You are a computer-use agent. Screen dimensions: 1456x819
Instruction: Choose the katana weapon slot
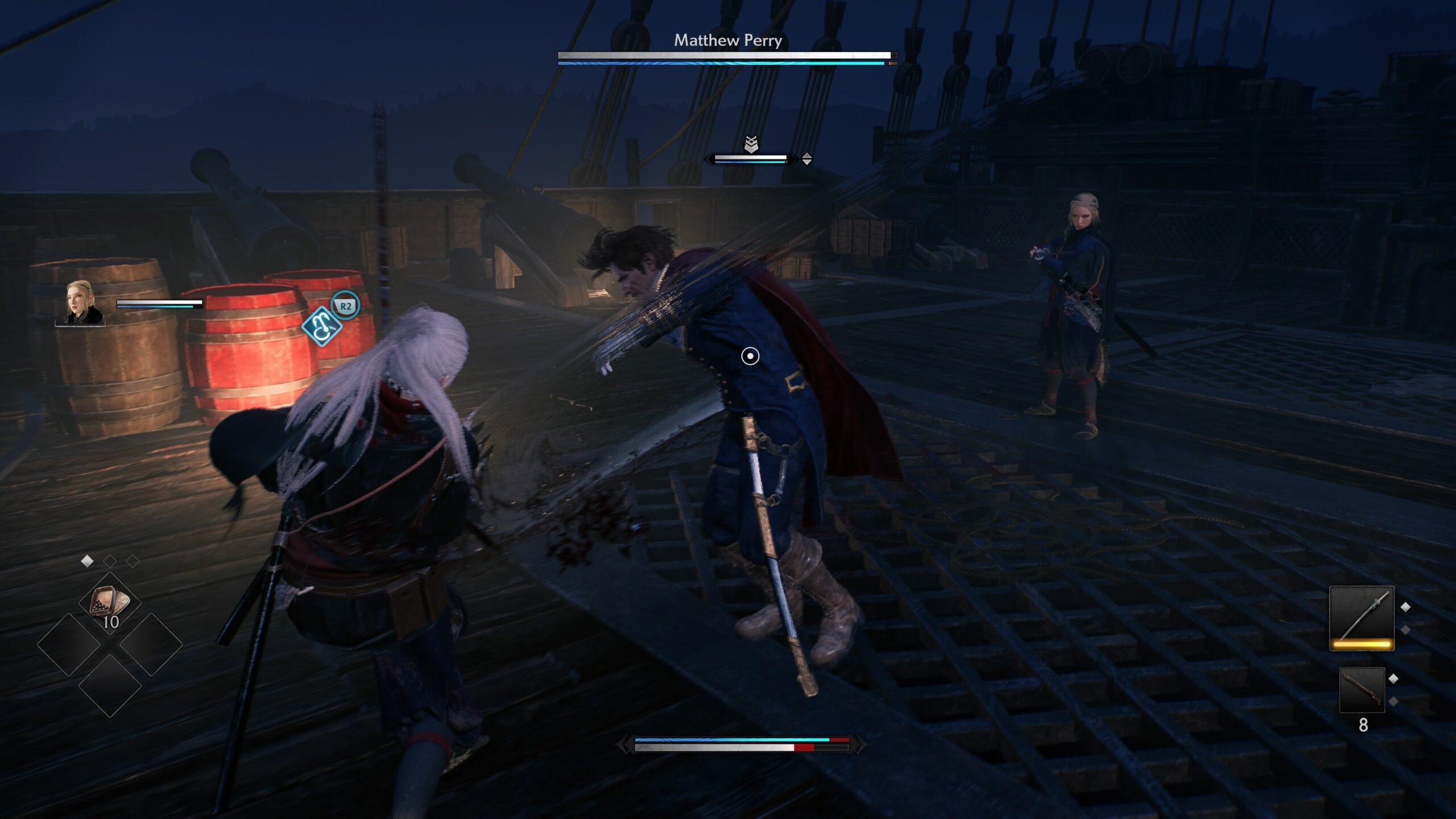(x=1362, y=618)
